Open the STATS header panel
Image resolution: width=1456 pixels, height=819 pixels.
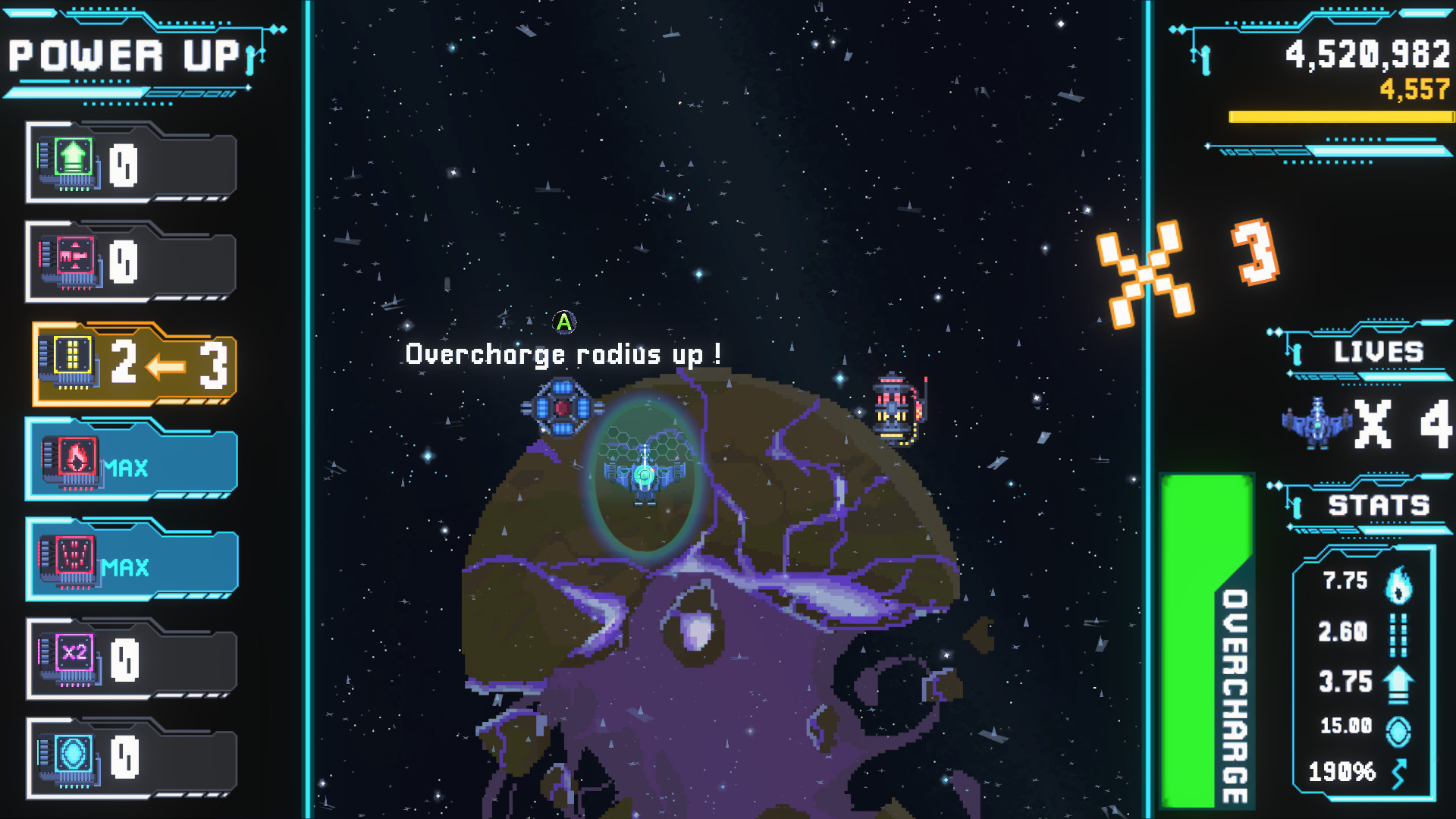point(1380,503)
